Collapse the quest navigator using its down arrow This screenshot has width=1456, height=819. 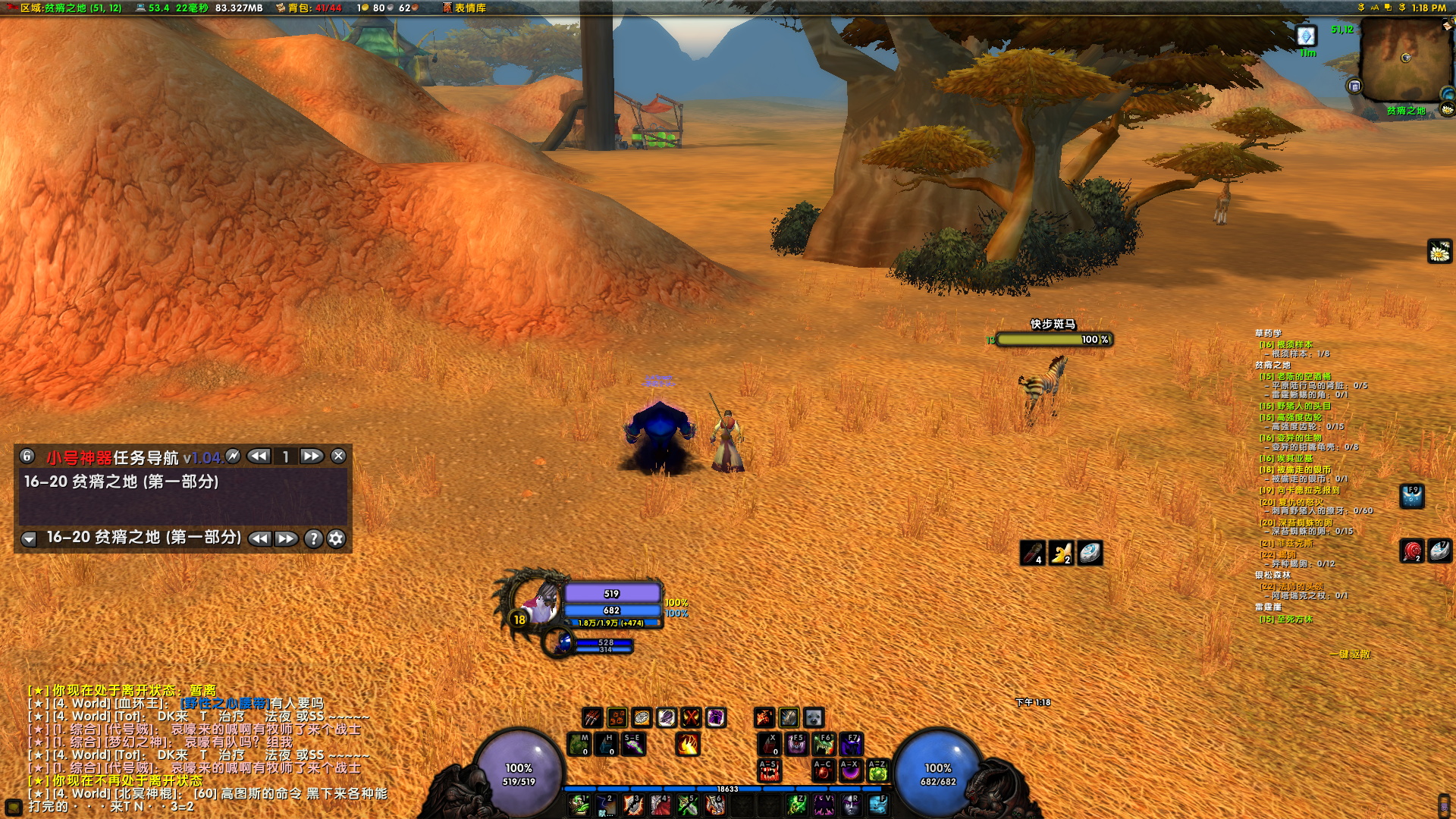[x=30, y=539]
